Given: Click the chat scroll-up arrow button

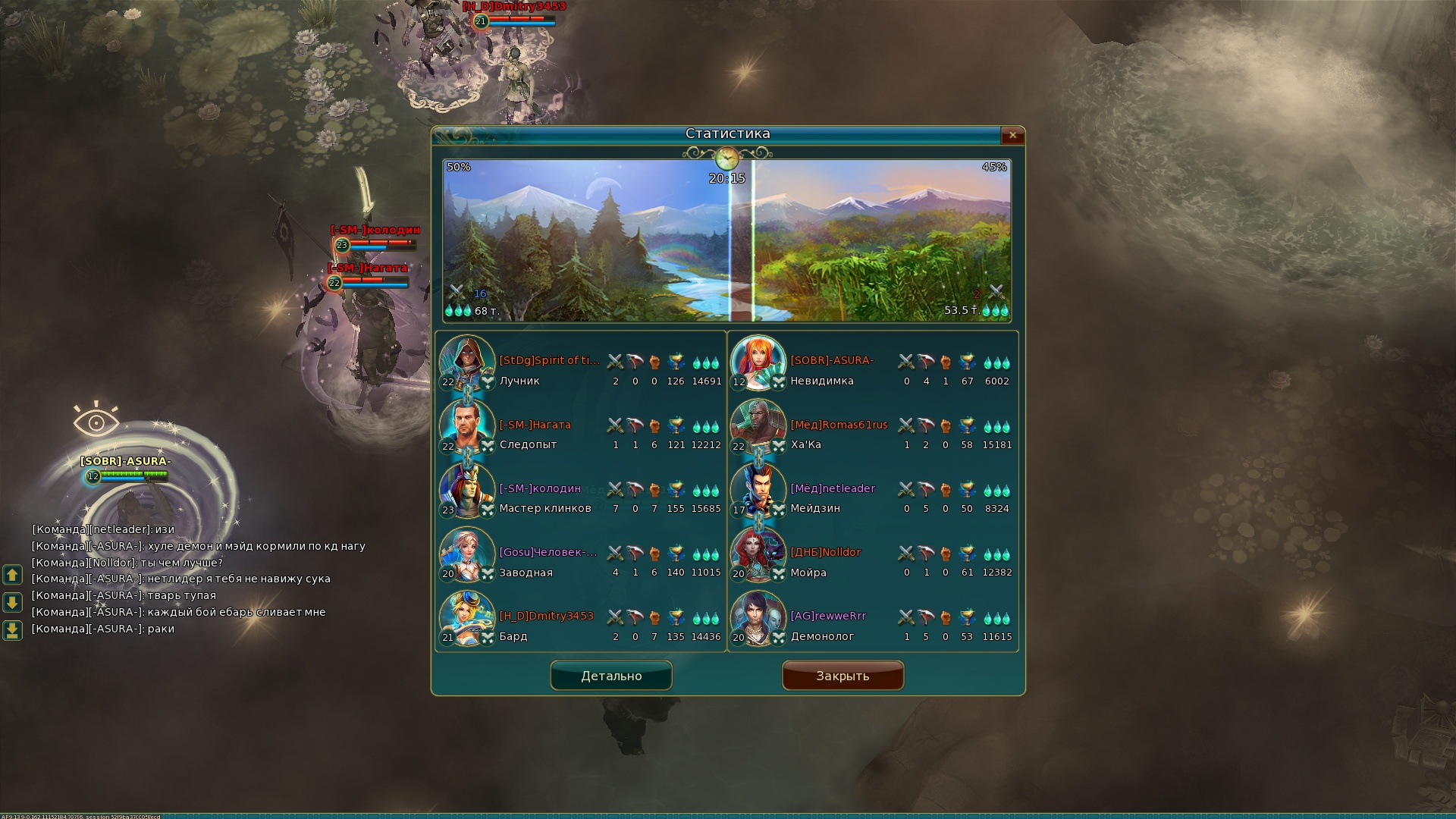Looking at the screenshot, I should coord(12,575).
